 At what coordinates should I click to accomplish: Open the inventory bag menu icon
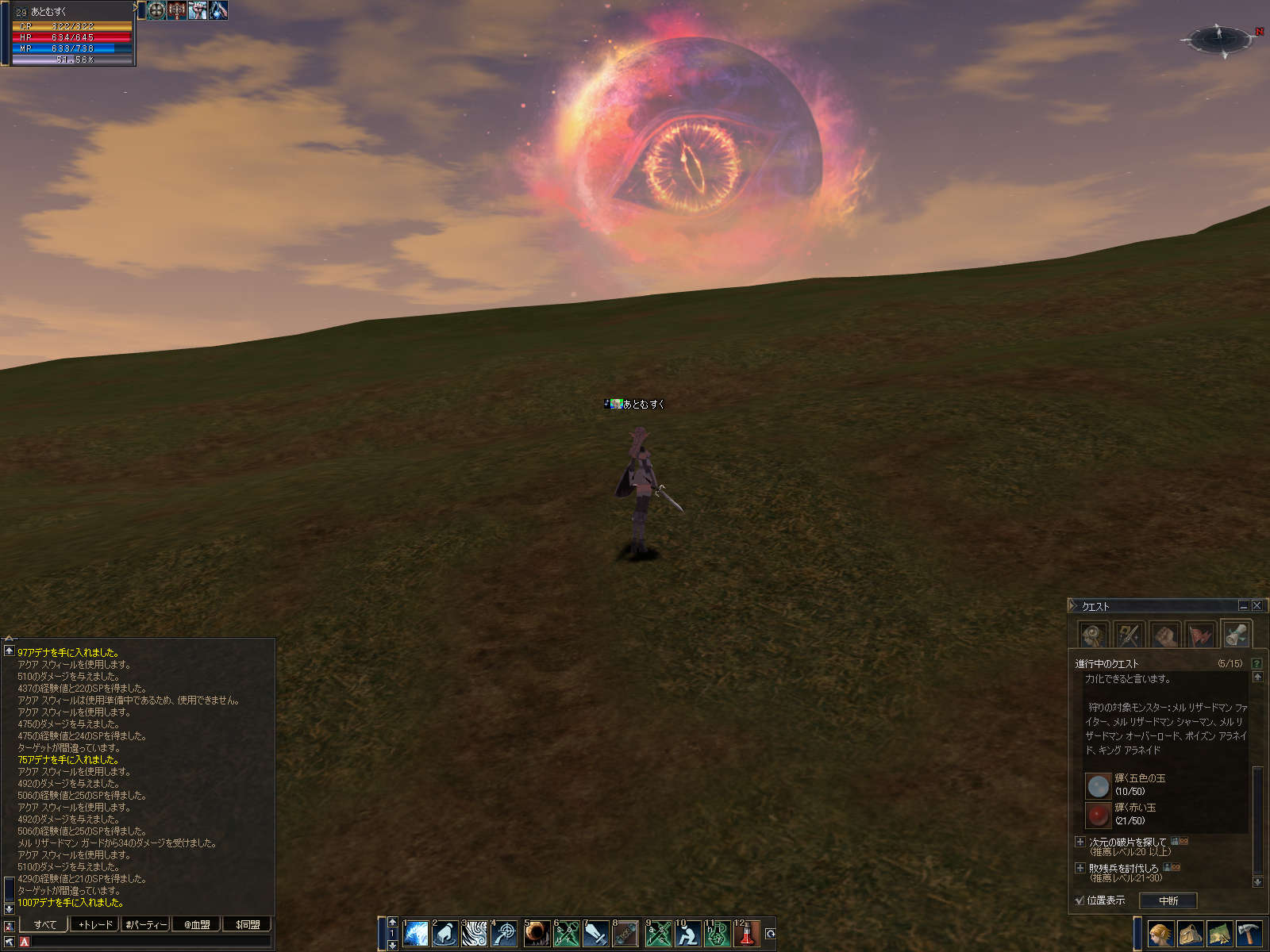point(1190,934)
